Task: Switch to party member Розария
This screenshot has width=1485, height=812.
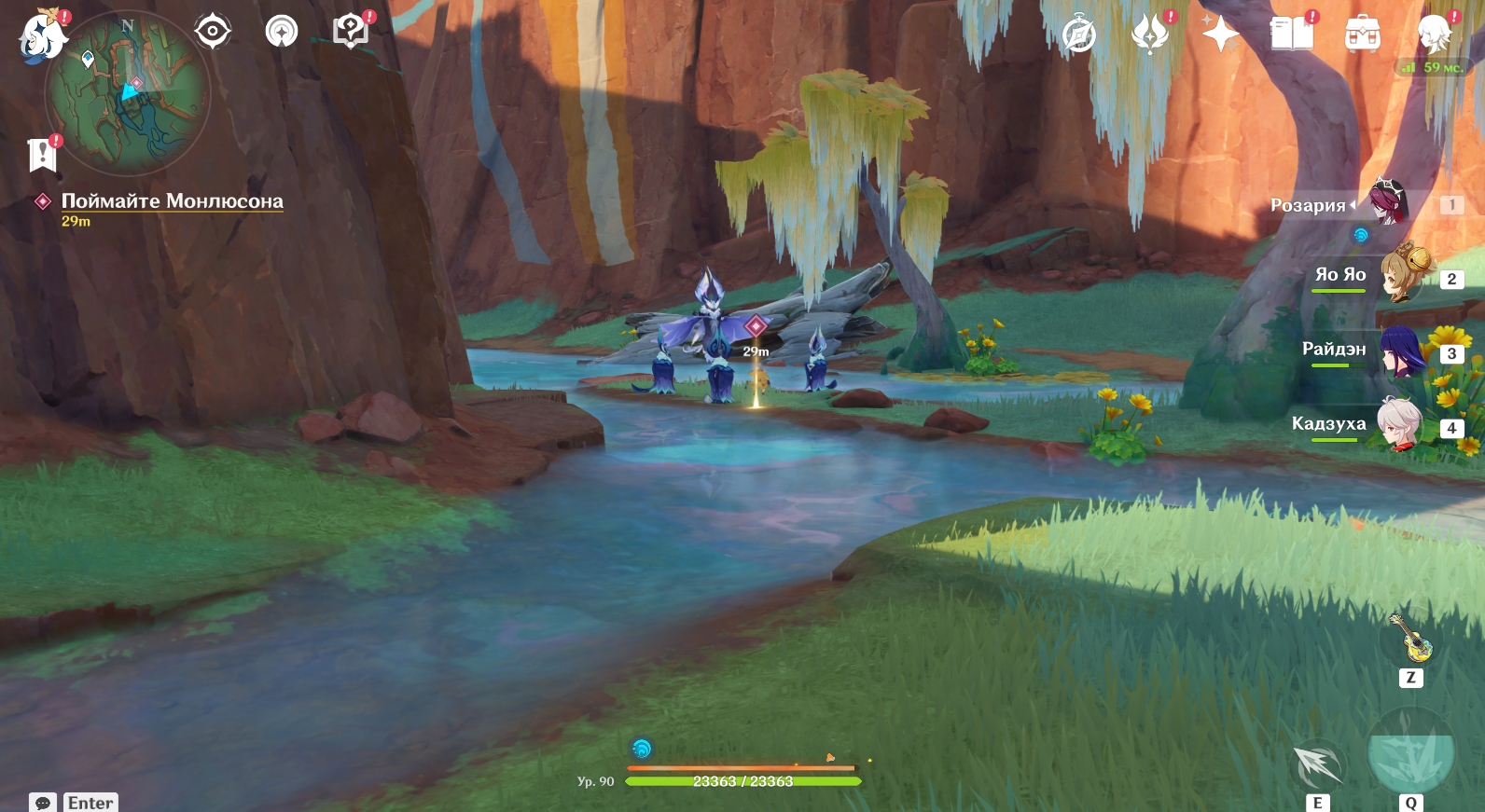Action: (1387, 202)
